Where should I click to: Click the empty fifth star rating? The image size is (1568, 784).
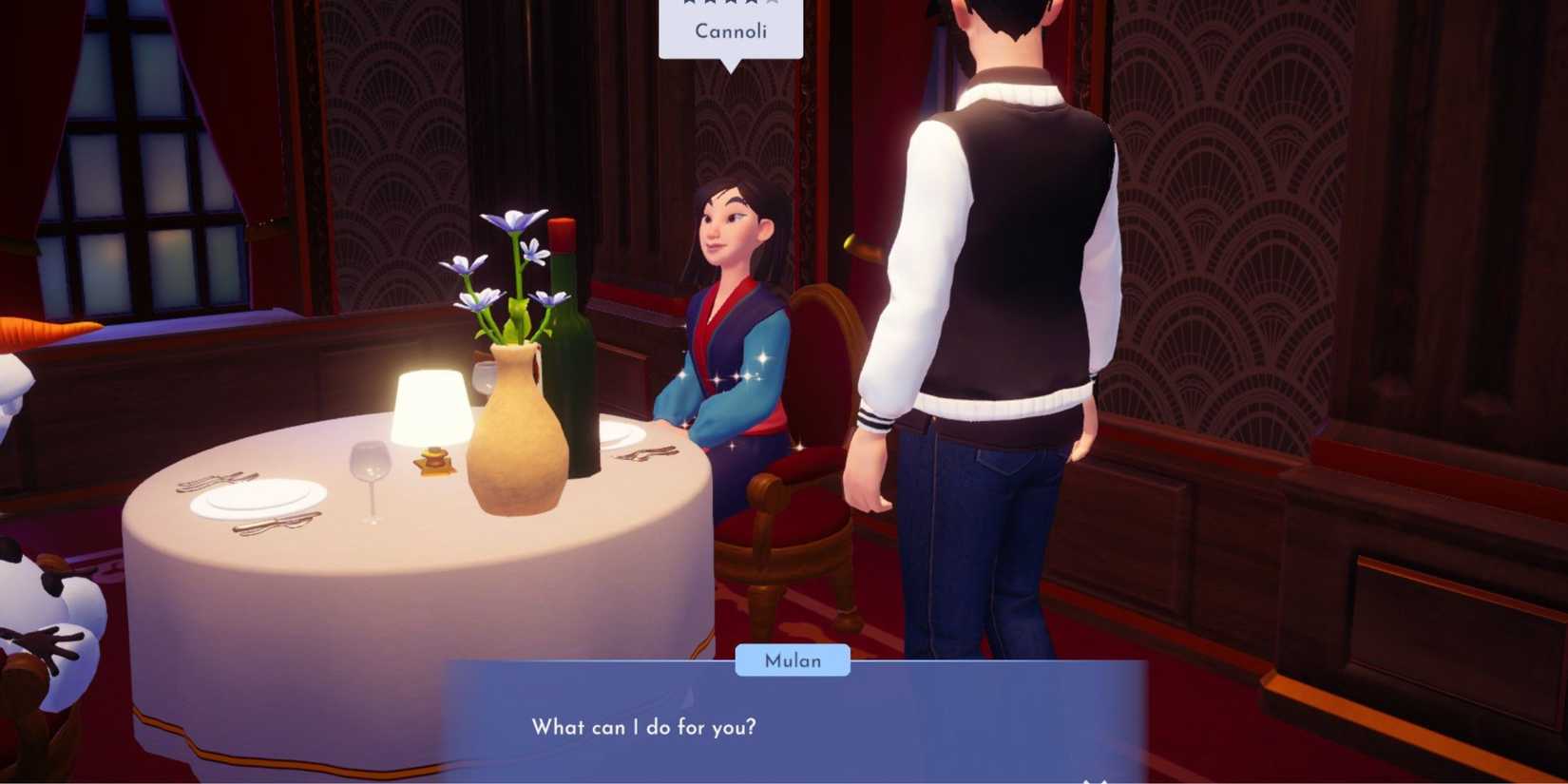[x=774, y=3]
